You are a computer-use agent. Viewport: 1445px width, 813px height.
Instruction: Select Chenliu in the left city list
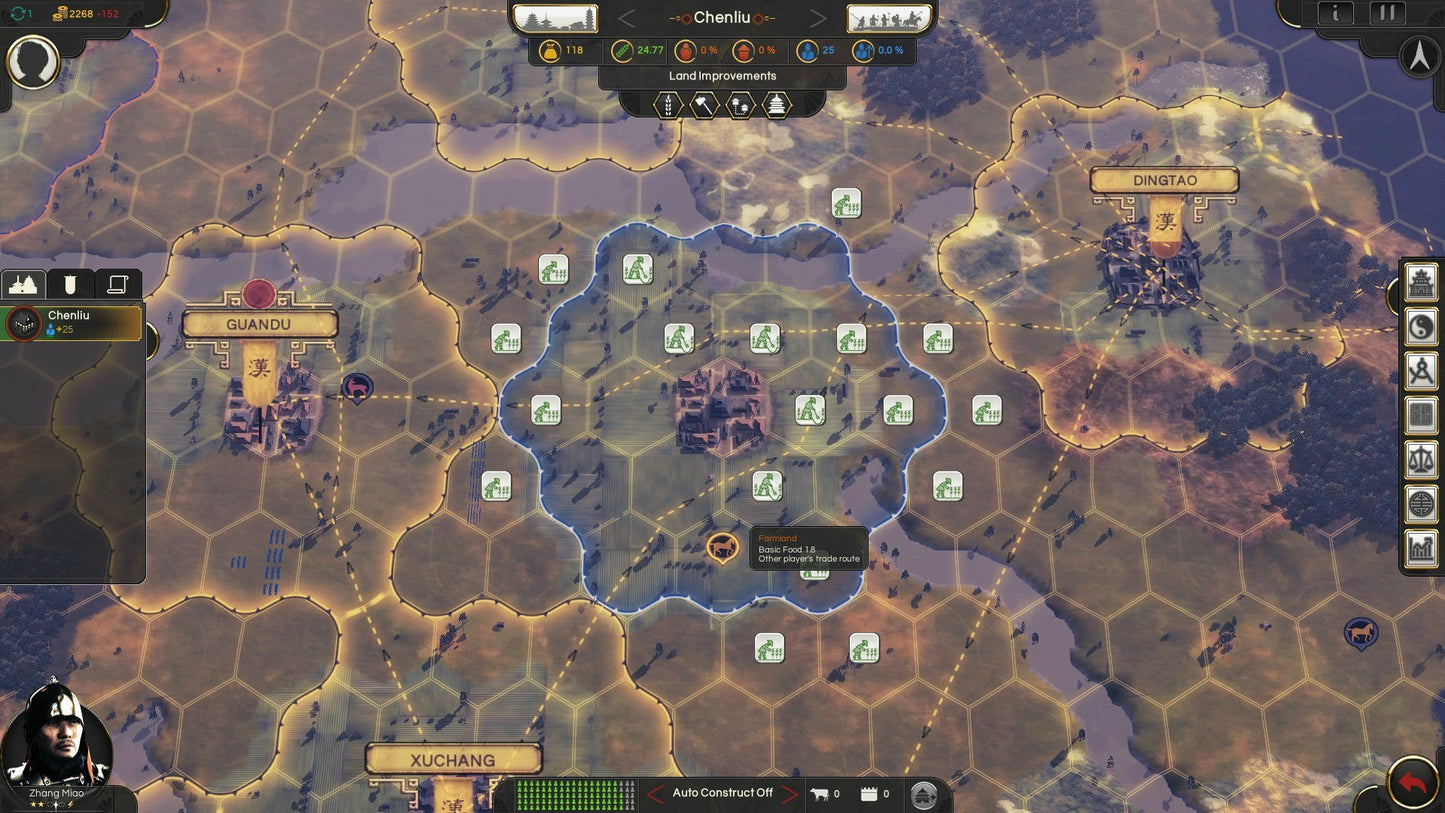coord(70,320)
